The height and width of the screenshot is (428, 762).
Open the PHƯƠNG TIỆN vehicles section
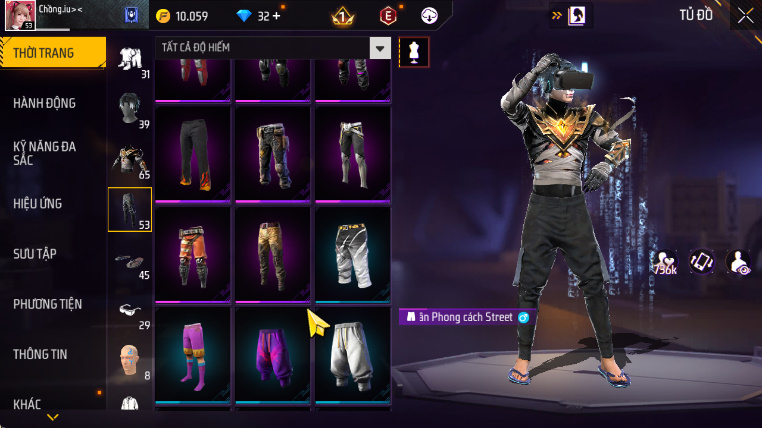[48, 303]
